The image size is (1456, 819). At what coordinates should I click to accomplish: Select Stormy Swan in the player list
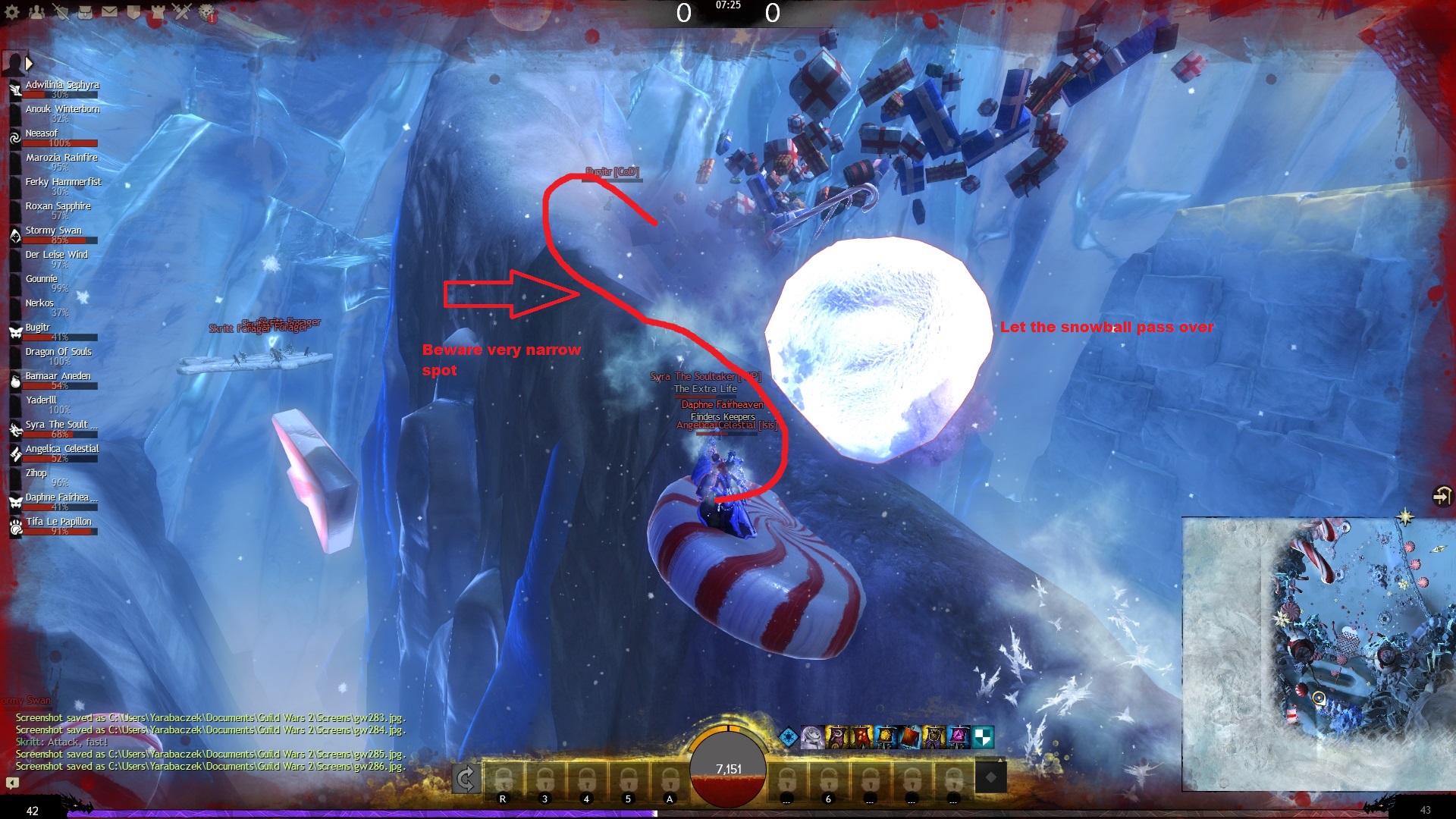tap(53, 231)
